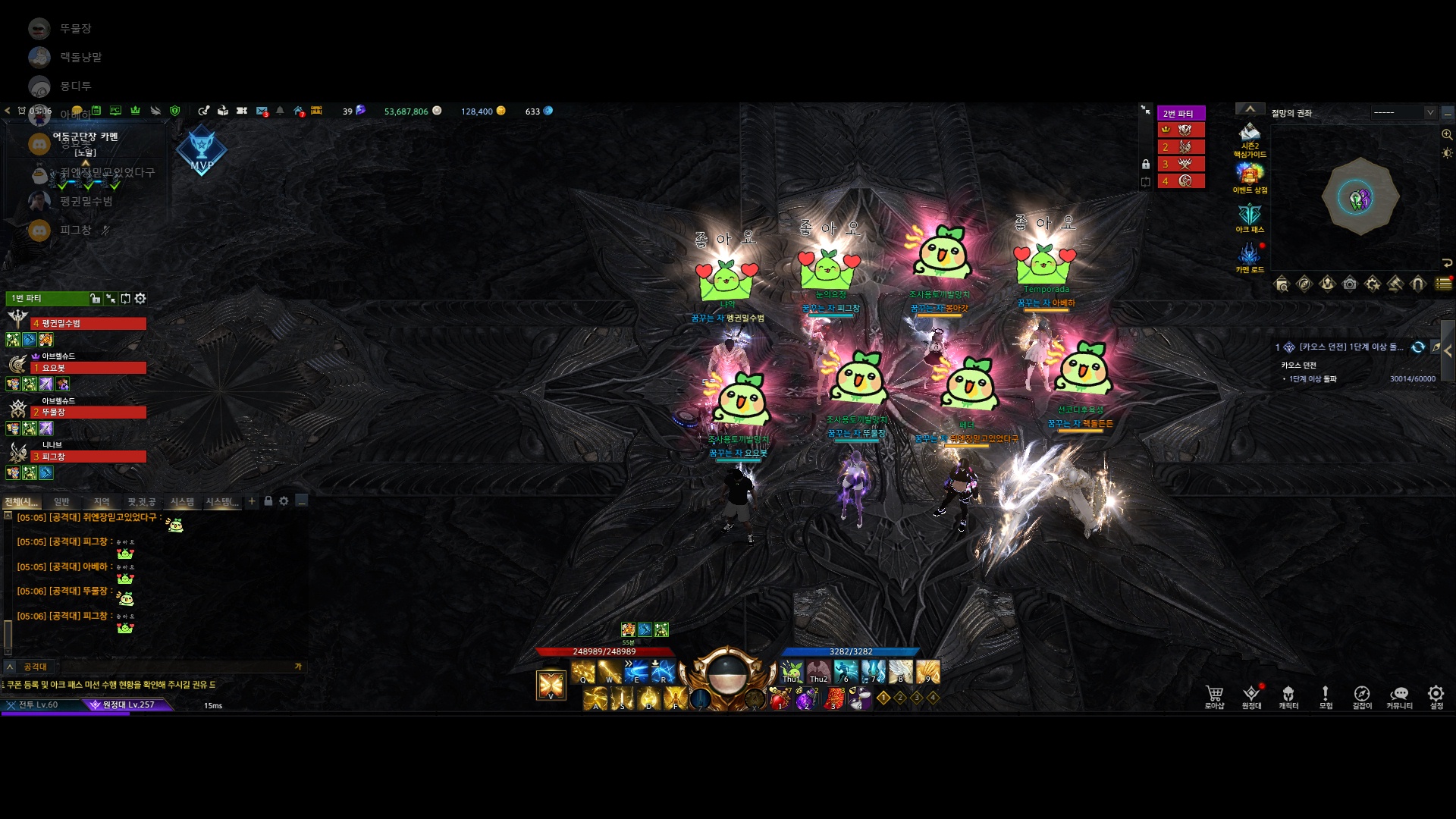Image resolution: width=1456 pixels, height=819 pixels.
Task: Open the 원정대 roster menu
Action: [x=1251, y=696]
